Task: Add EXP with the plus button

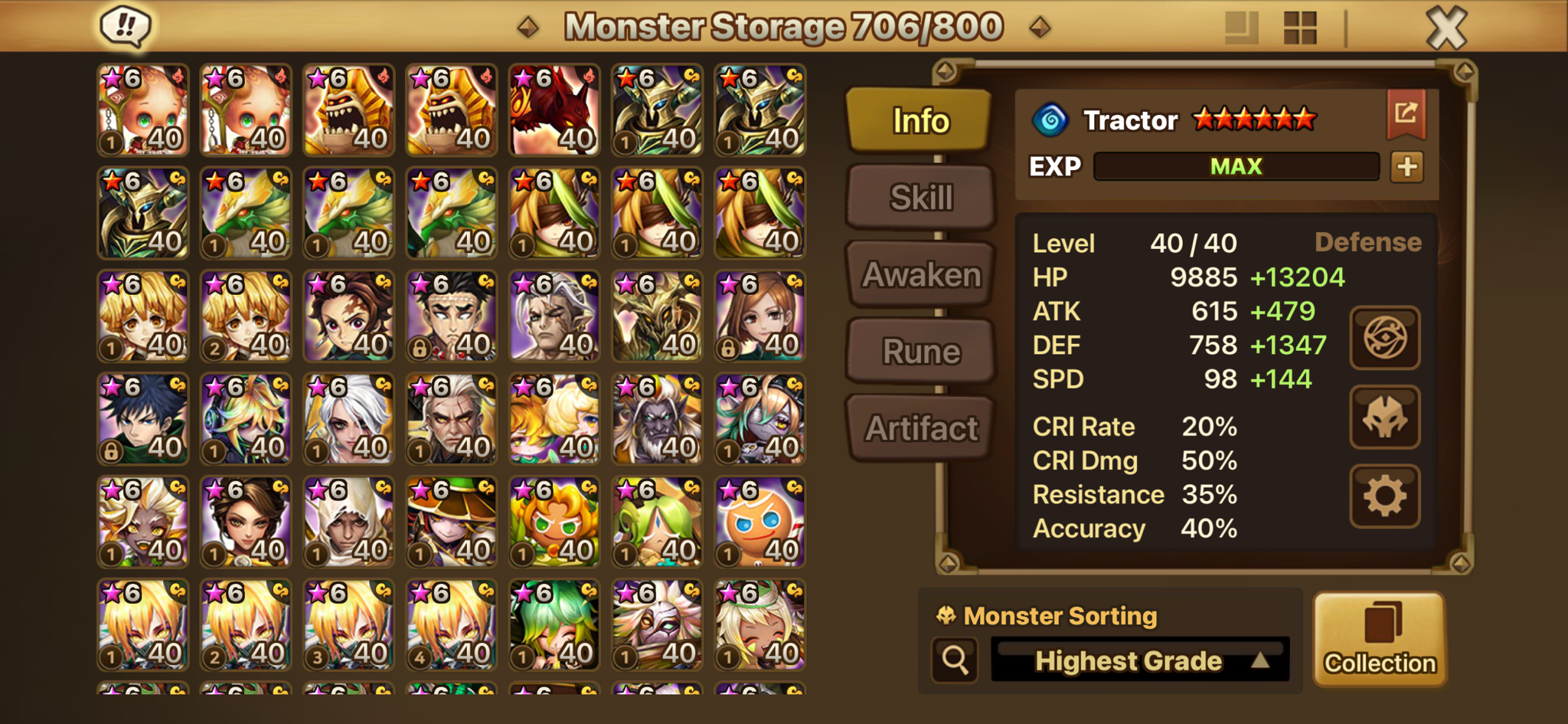Action: click(x=1406, y=167)
